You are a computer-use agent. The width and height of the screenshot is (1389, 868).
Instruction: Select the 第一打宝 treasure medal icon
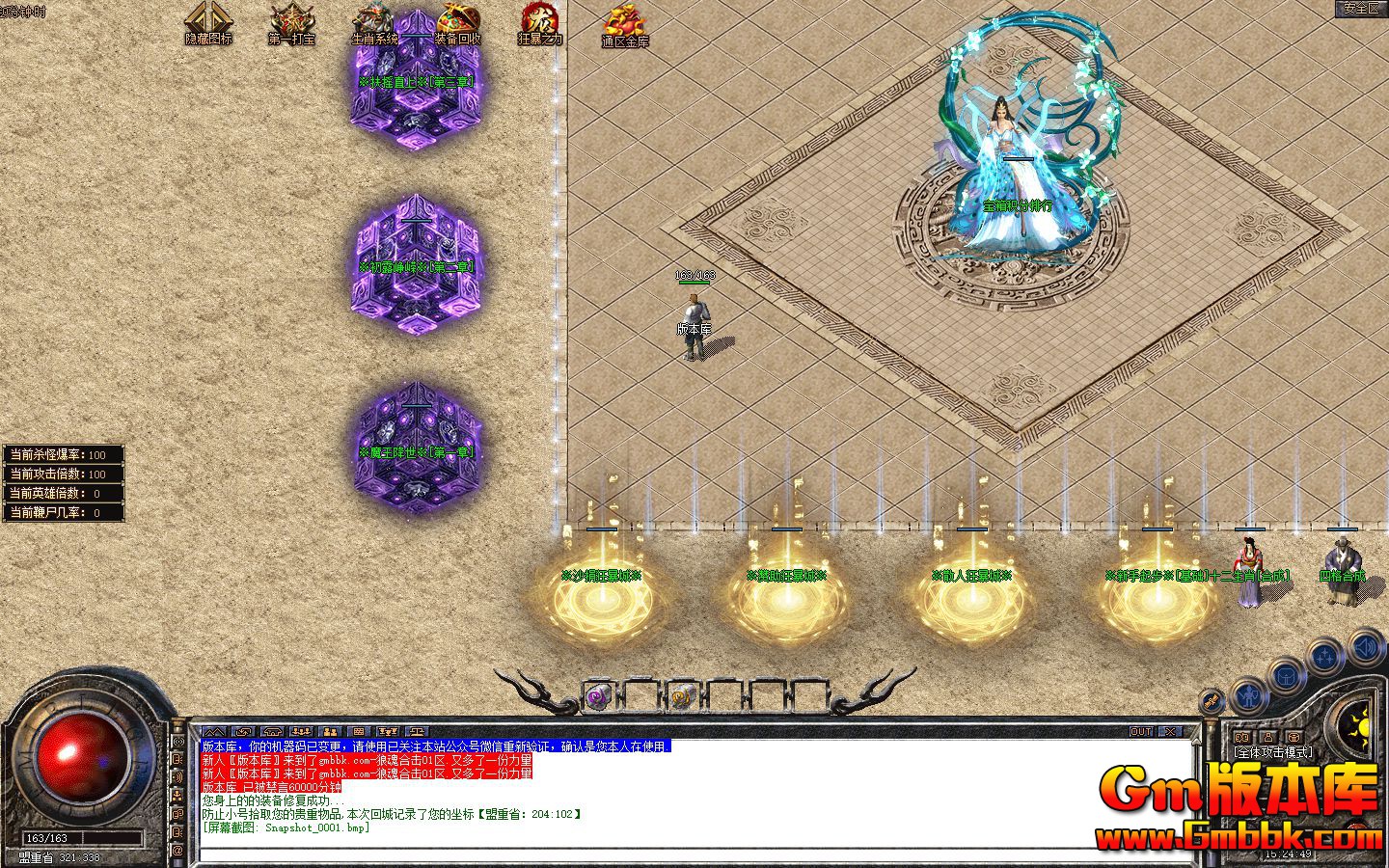pyautogui.click(x=291, y=19)
